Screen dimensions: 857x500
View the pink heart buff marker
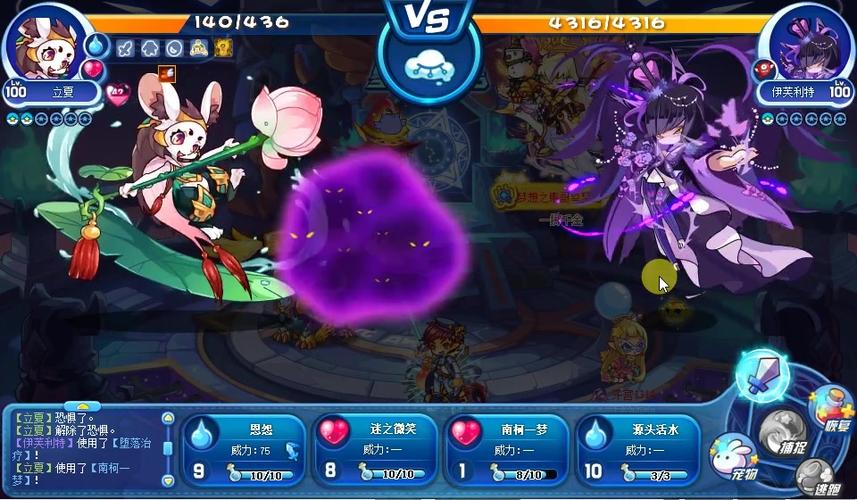click(118, 95)
